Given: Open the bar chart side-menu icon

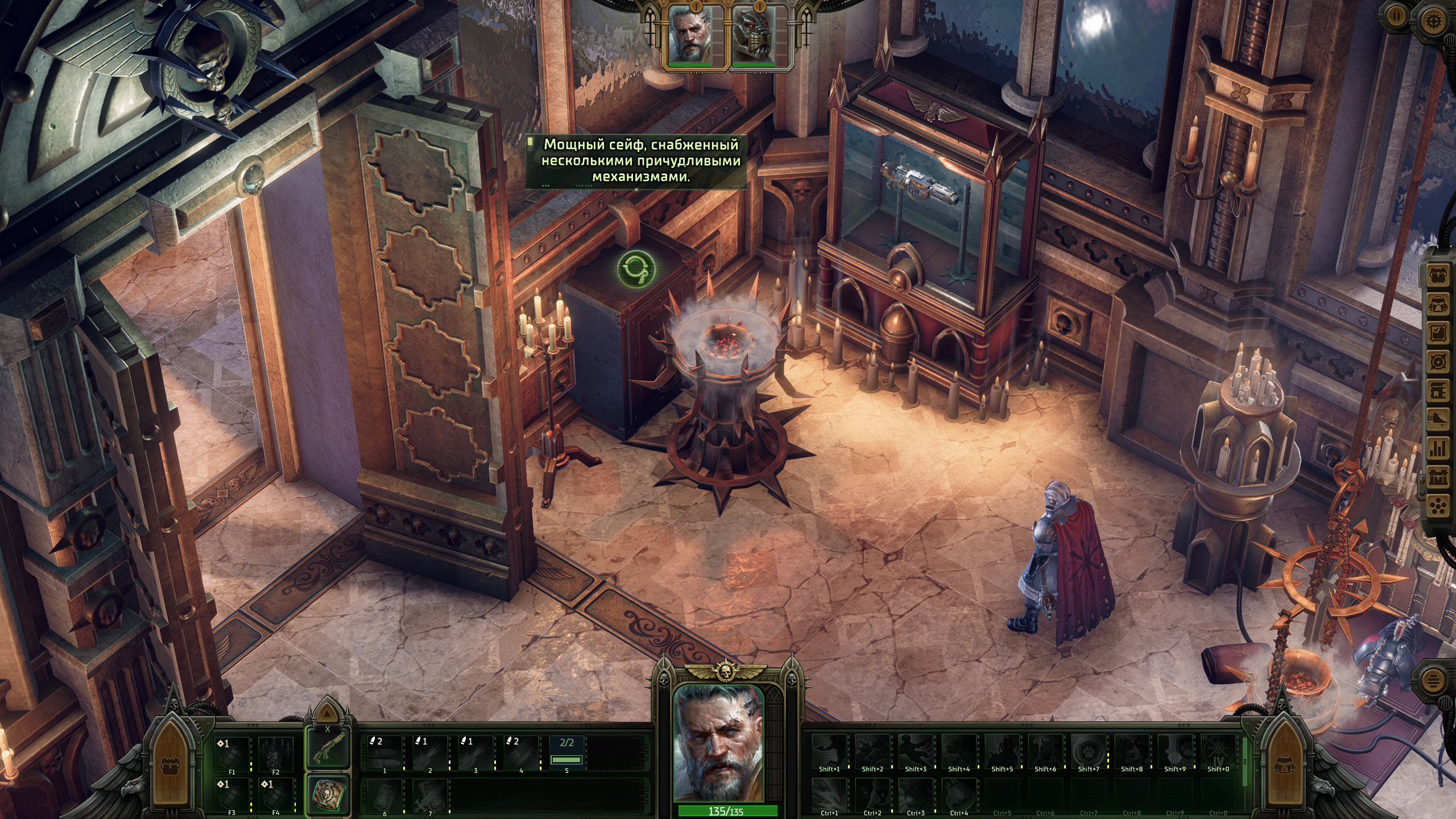Looking at the screenshot, I should pyautogui.click(x=1440, y=448).
